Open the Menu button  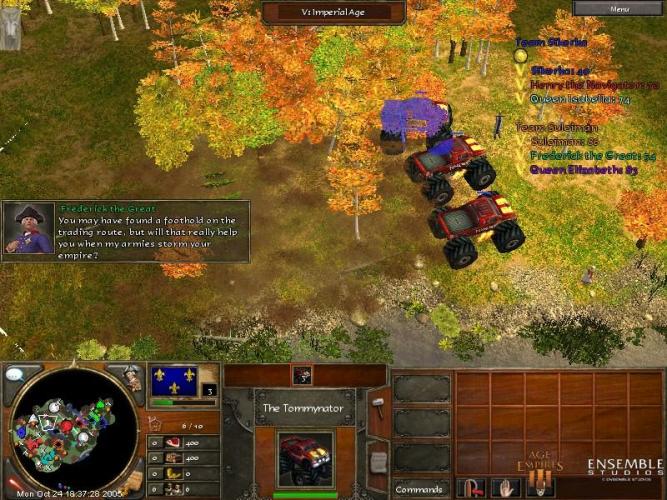coord(619,8)
